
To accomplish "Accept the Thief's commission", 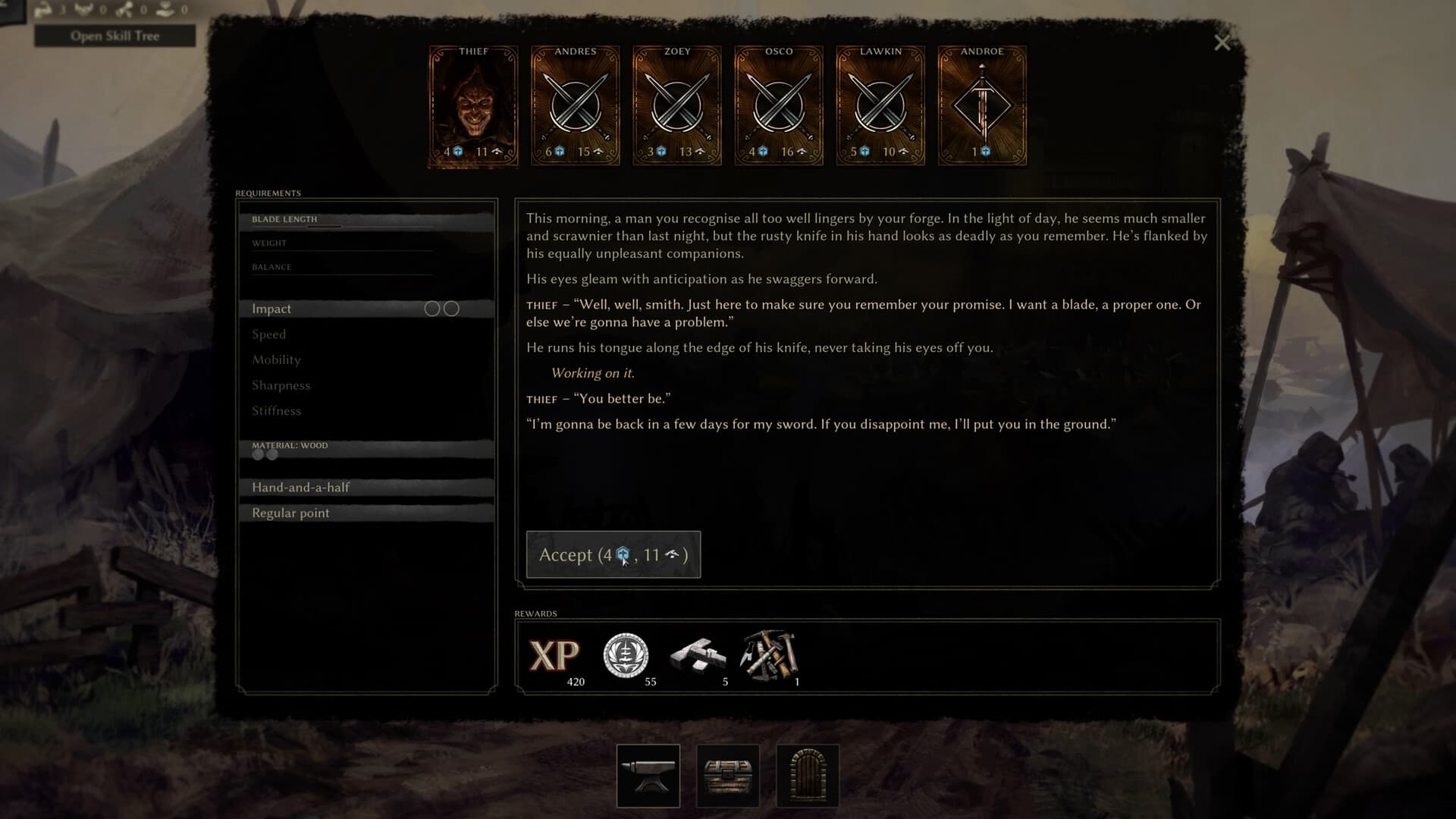I will (613, 554).
